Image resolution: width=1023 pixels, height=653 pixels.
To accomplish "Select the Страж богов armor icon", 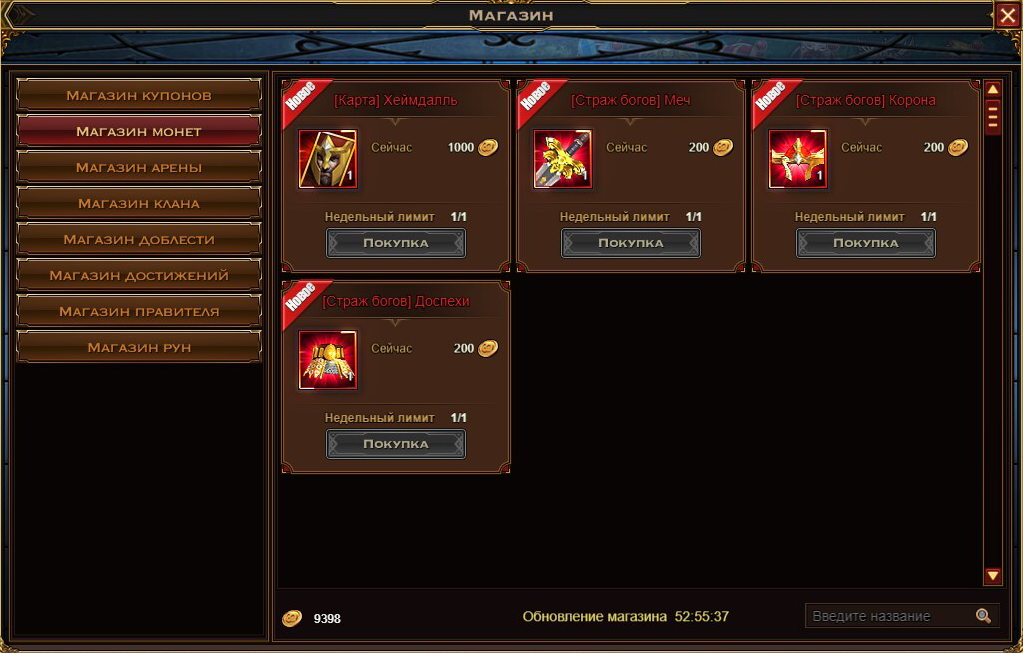I will coord(328,360).
